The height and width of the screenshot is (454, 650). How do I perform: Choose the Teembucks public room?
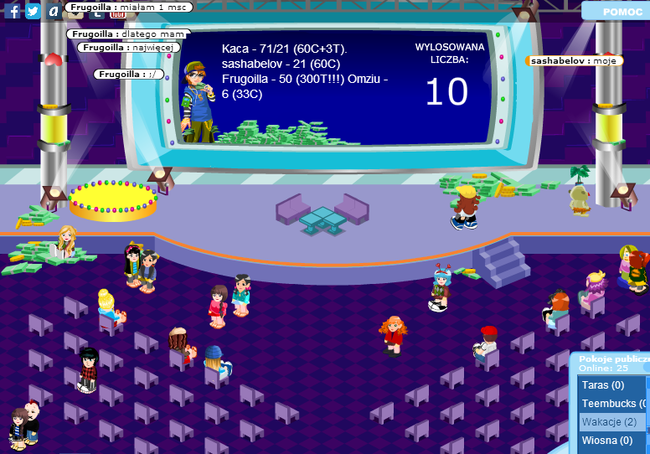coord(613,404)
